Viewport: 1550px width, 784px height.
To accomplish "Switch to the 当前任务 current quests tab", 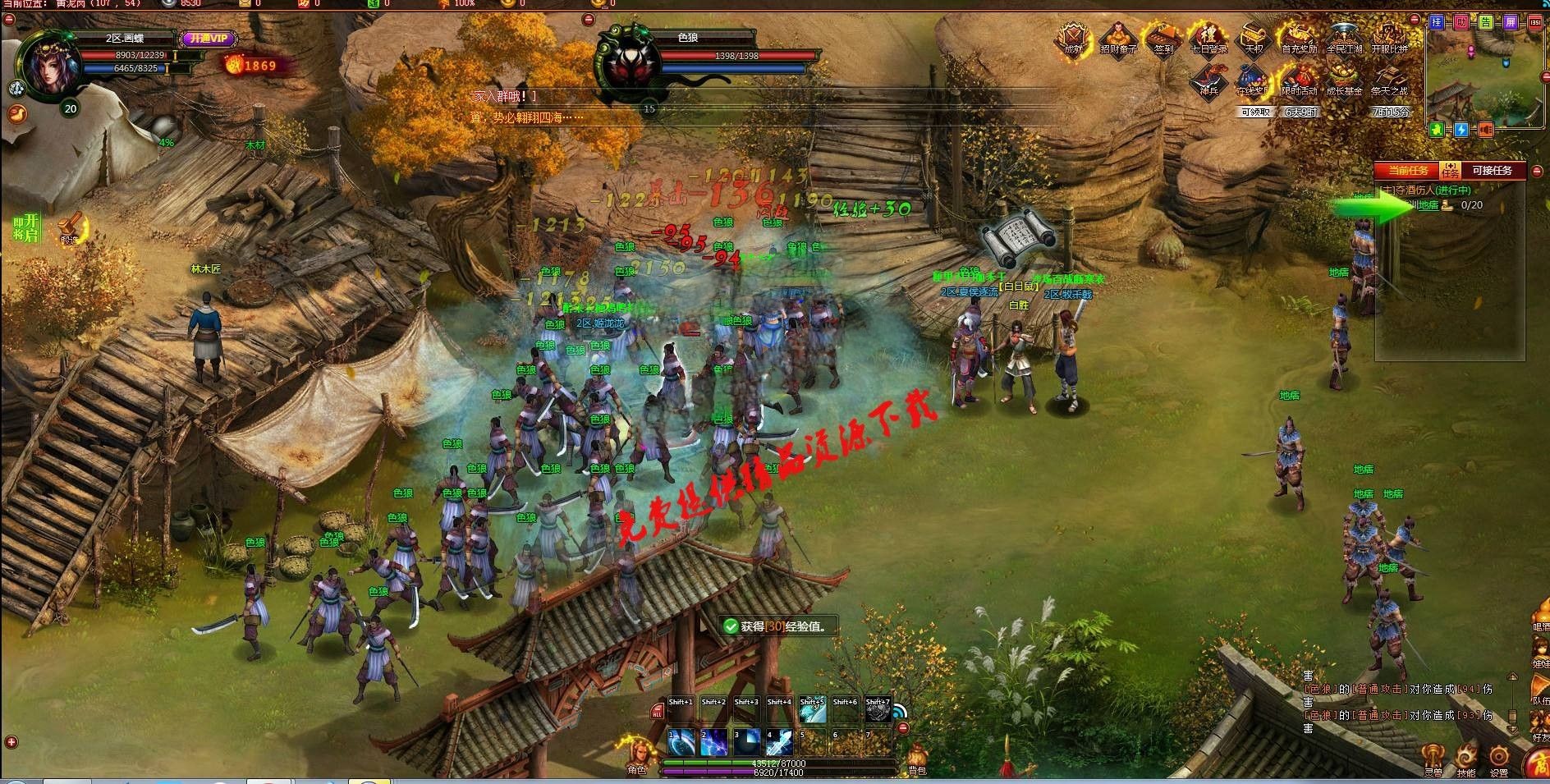I will (1409, 171).
